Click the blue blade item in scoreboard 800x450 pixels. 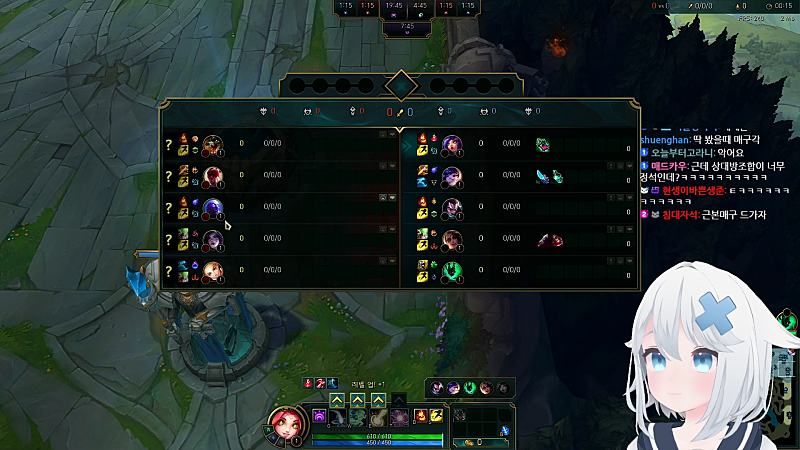[x=542, y=176]
